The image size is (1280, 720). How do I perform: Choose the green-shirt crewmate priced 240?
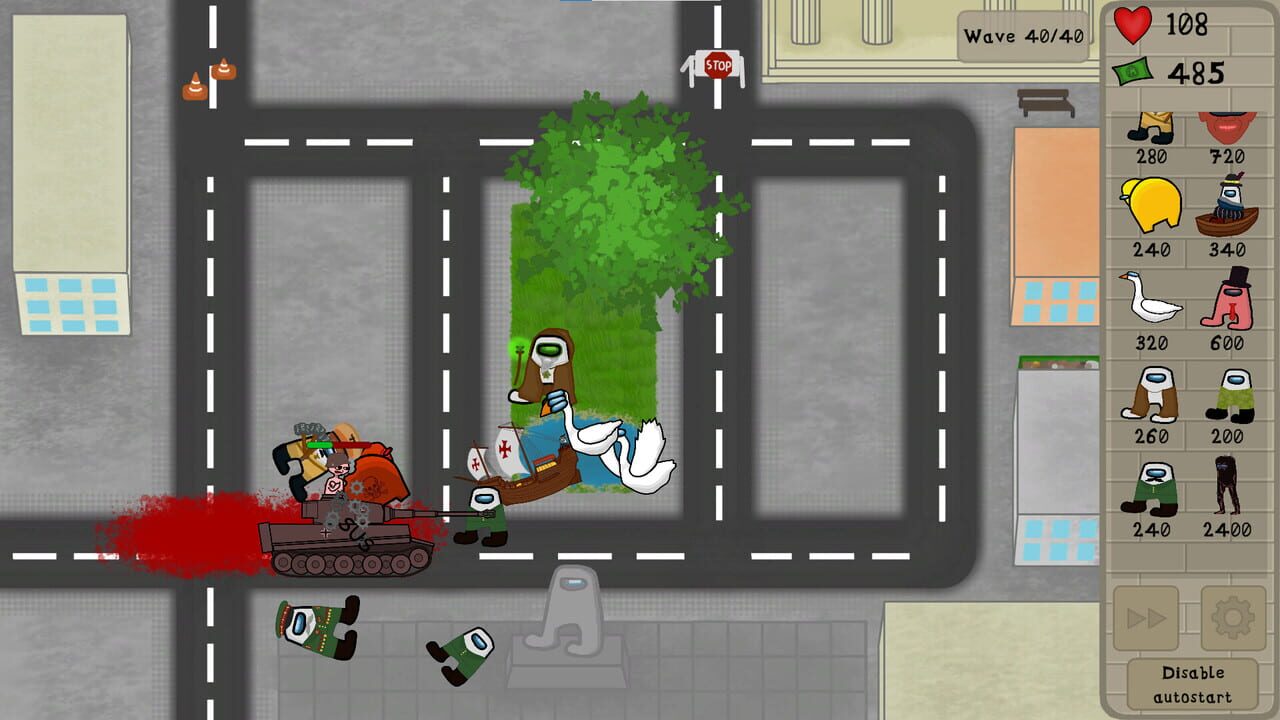(1152, 490)
